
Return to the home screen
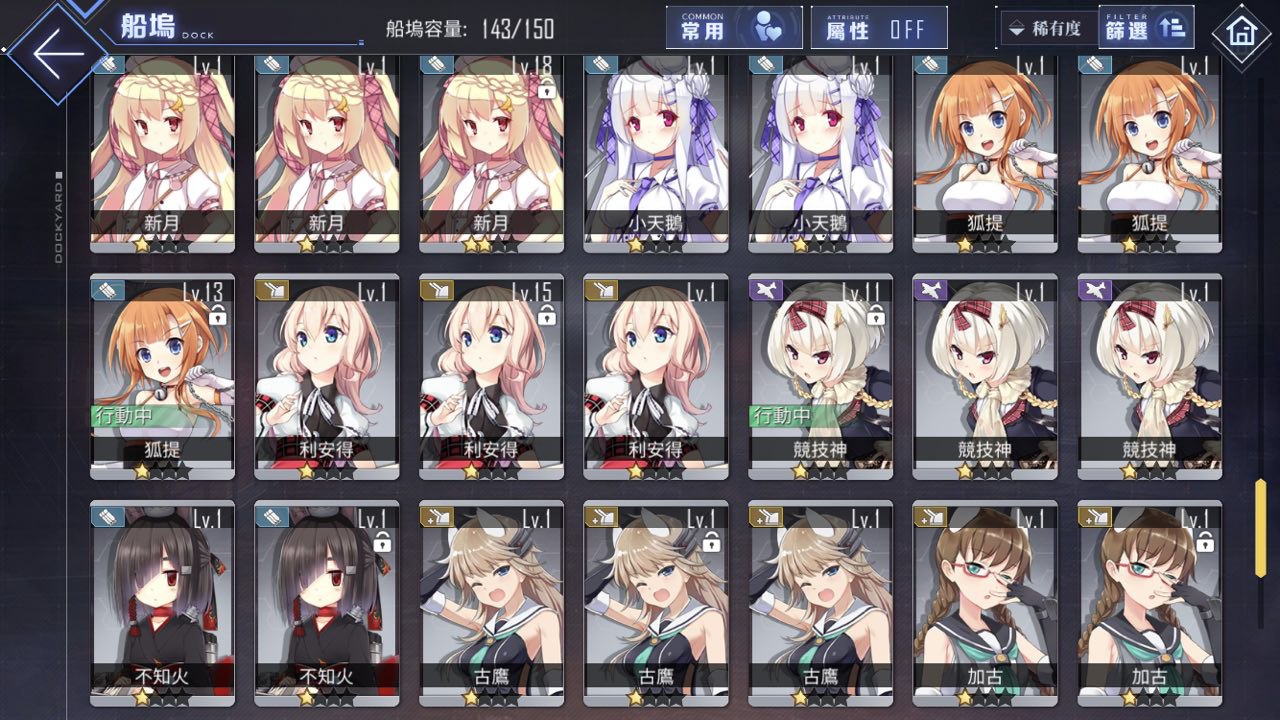coord(1241,33)
